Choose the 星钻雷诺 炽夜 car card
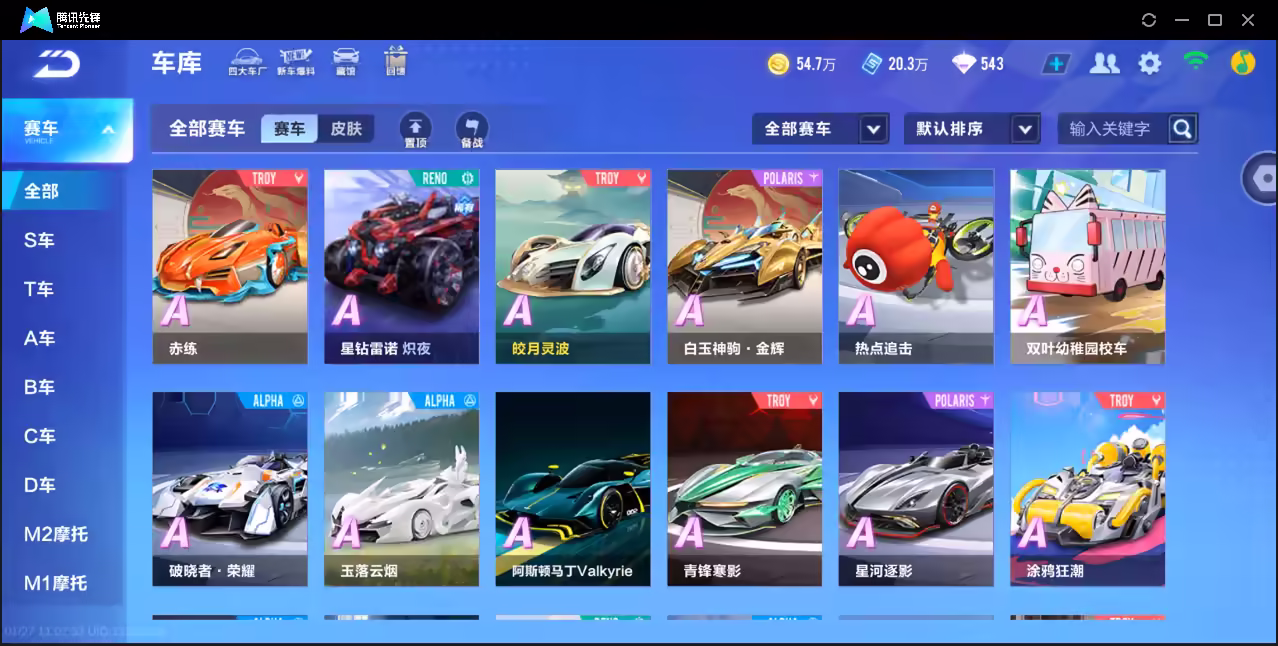Viewport: 1278px width, 646px height. (x=401, y=265)
